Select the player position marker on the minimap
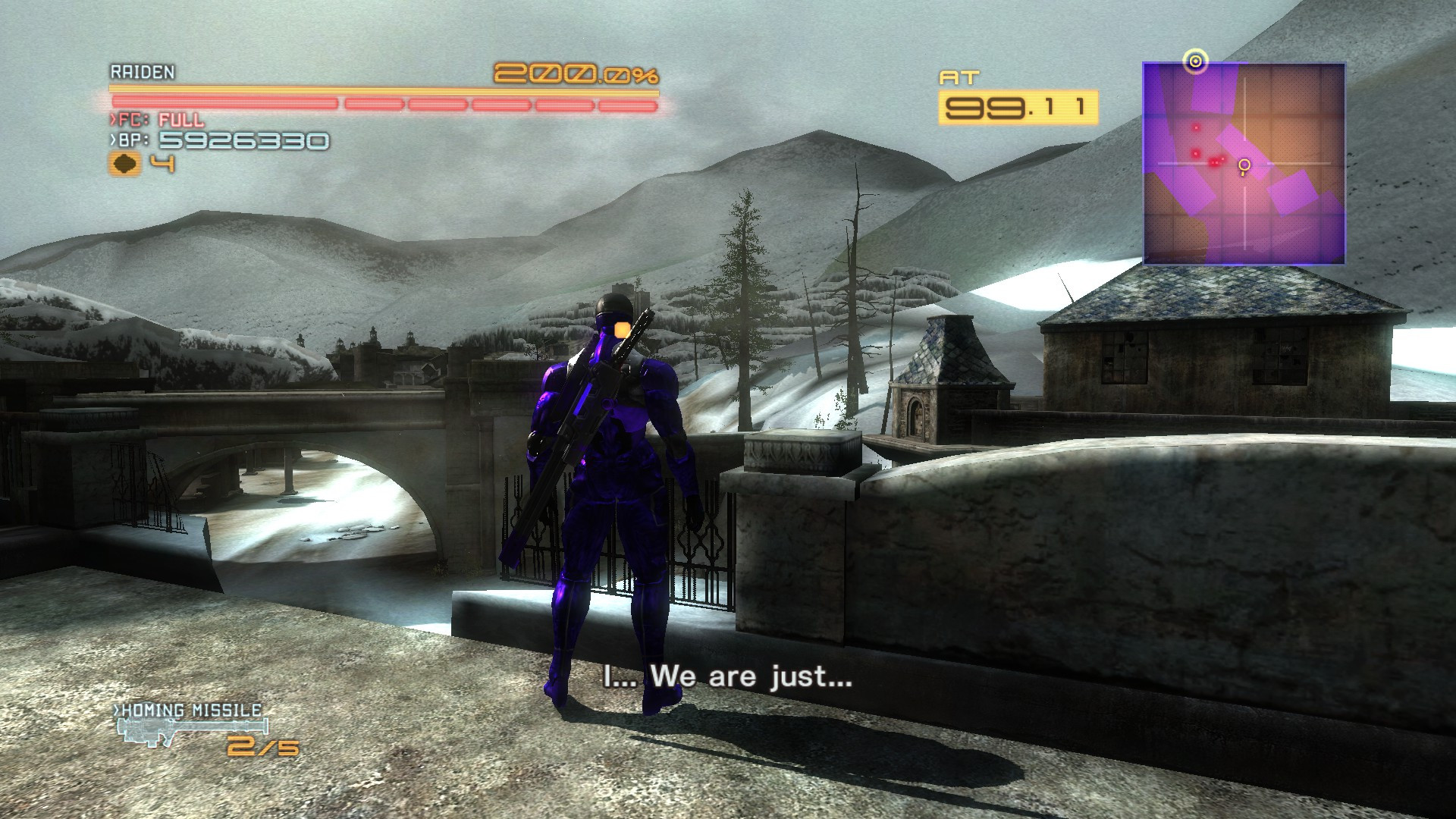Screen dimensions: 1456x819 1244,164
